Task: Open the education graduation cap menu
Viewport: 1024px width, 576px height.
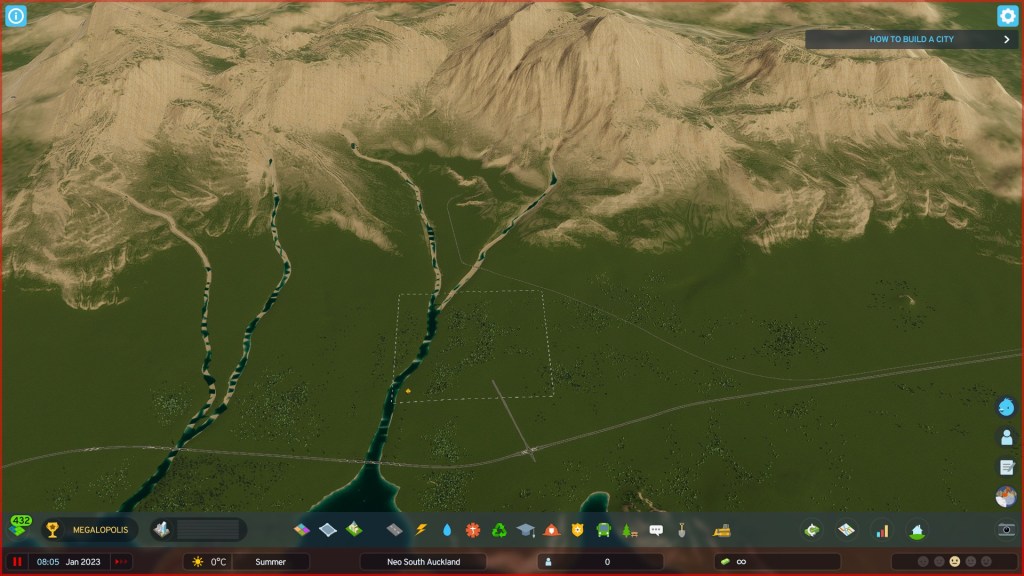Action: 525,530
